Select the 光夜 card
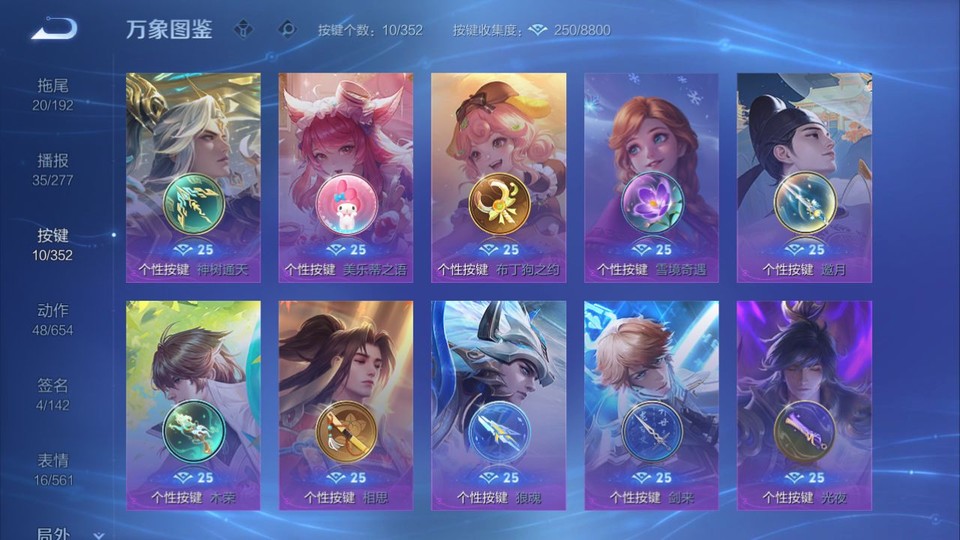 804,405
